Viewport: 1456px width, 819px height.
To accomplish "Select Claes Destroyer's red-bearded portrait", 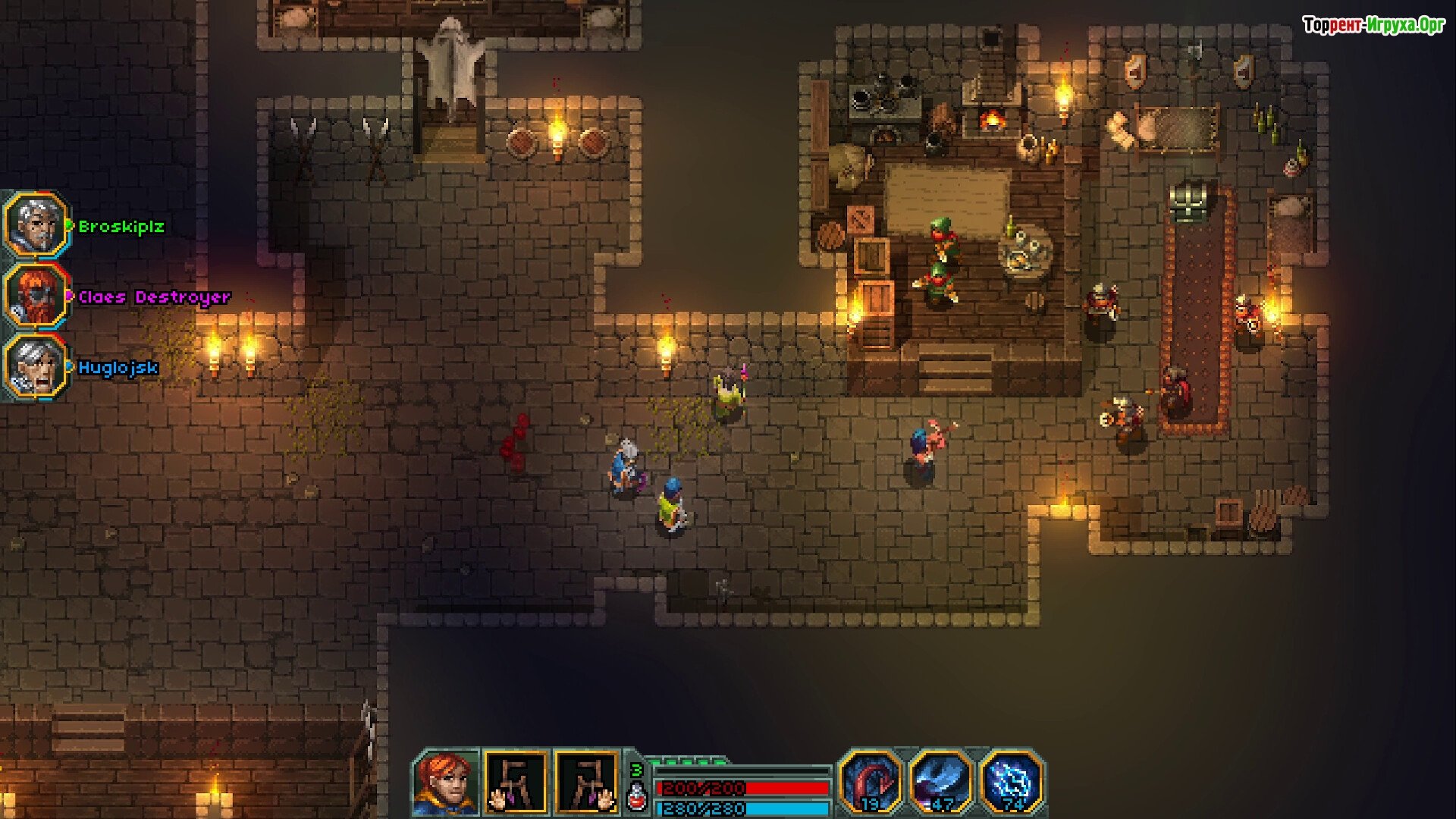I will tap(36, 297).
